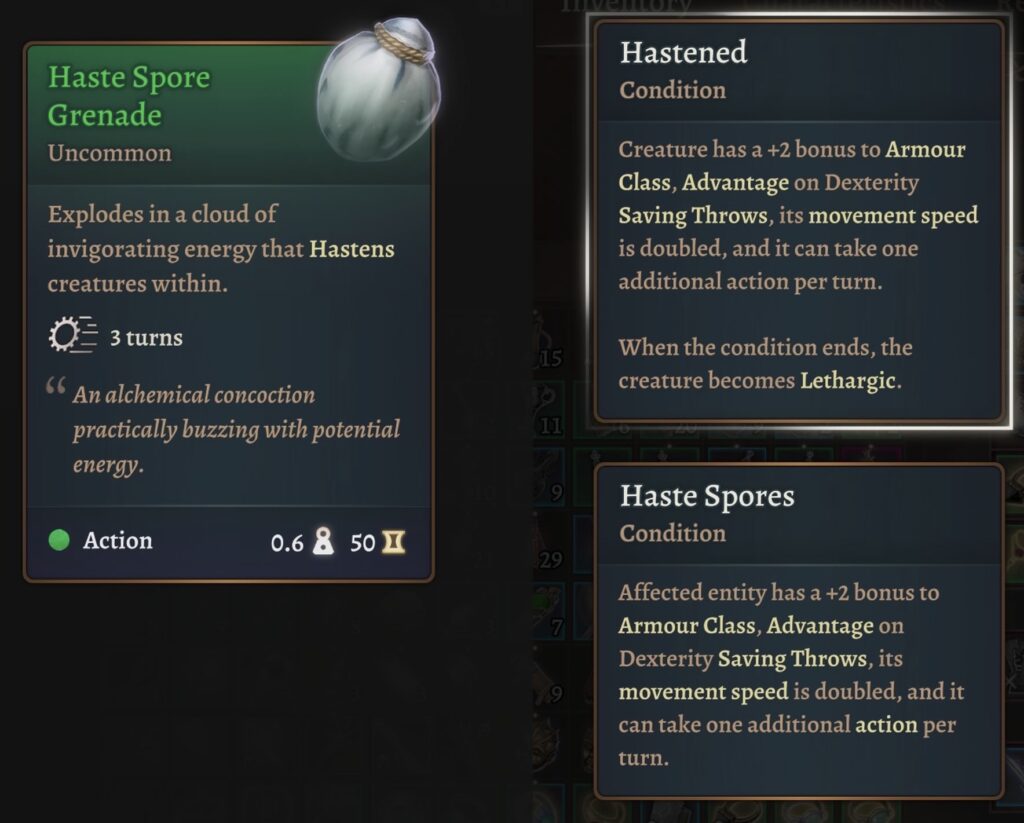Click the Hastens keyword in the grenade description

[x=351, y=249]
